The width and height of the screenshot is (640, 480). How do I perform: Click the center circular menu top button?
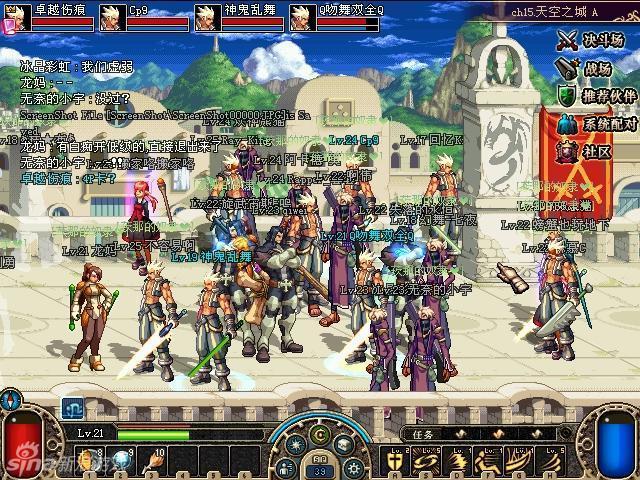point(320,433)
